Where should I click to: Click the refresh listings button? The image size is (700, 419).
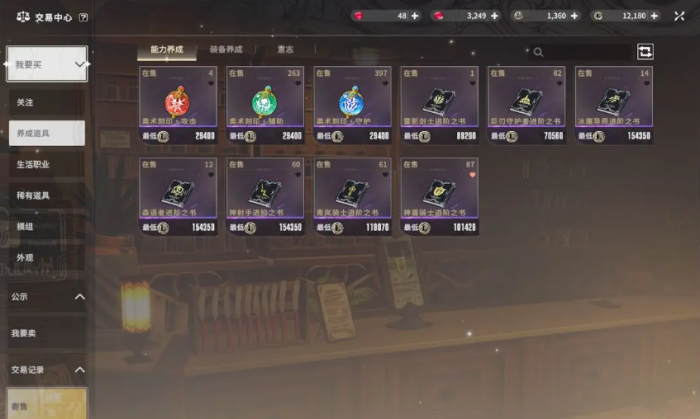[645, 51]
